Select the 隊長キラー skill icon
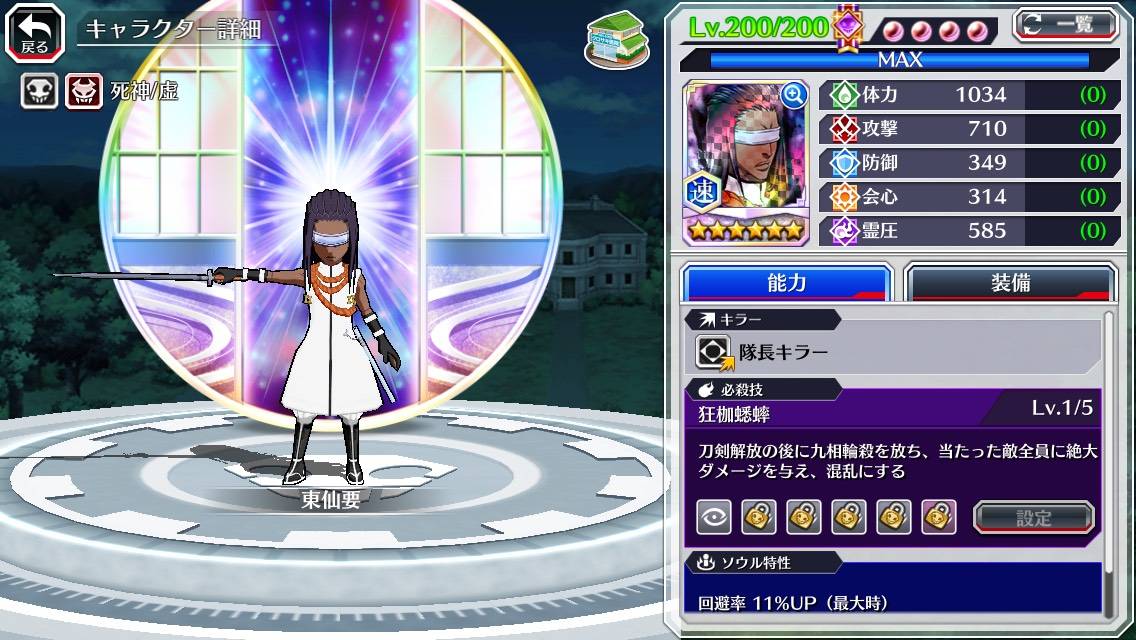Viewport: 1136px width, 640px height. 714,352
